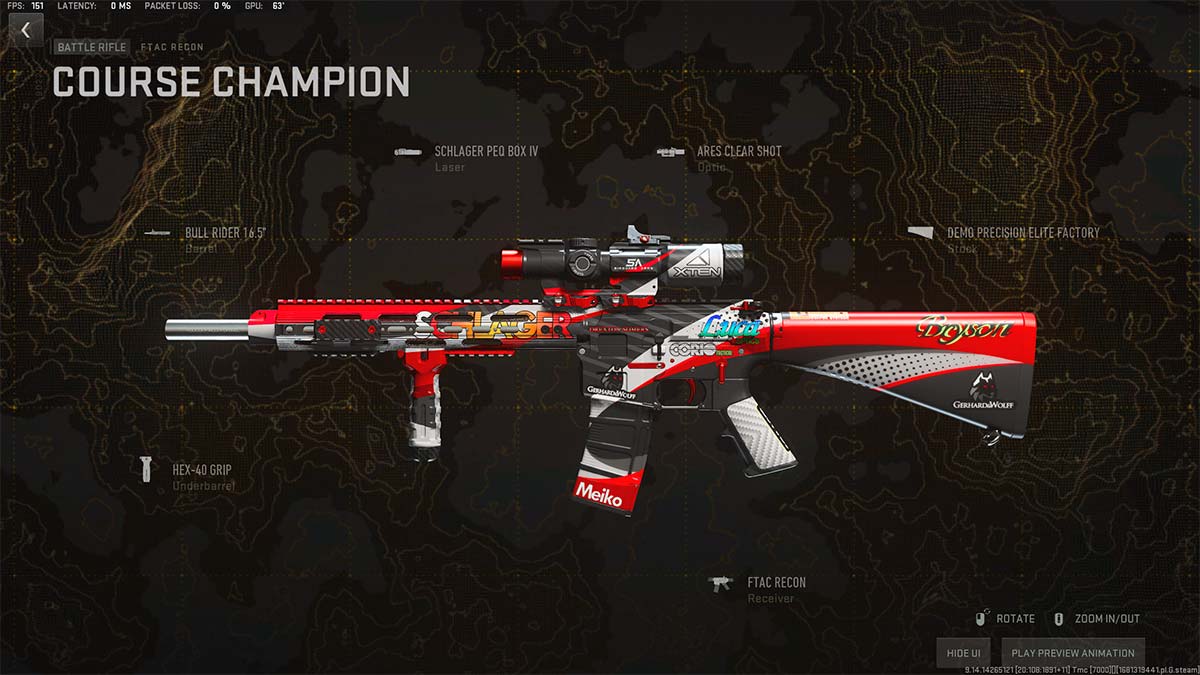1200x675 pixels.
Task: Hide the UI overlay
Action: pos(962,653)
